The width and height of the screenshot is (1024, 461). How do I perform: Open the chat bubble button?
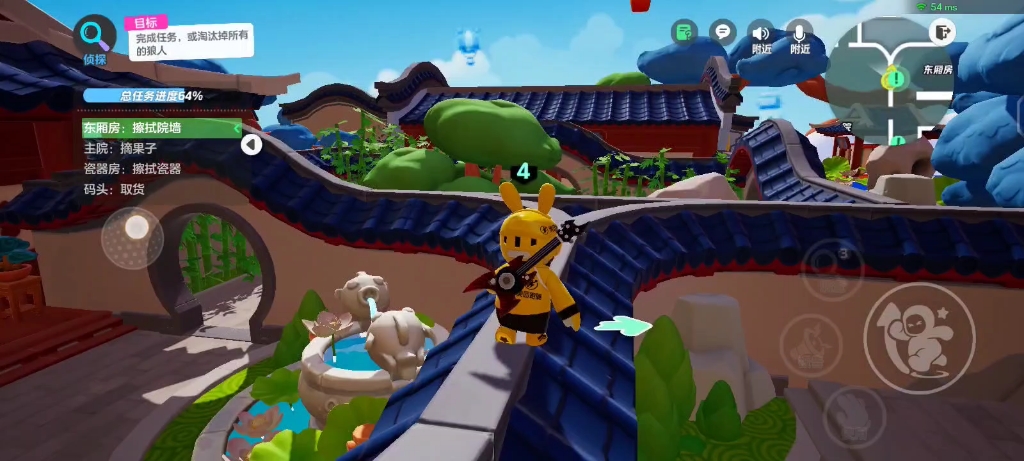pyautogui.click(x=722, y=32)
